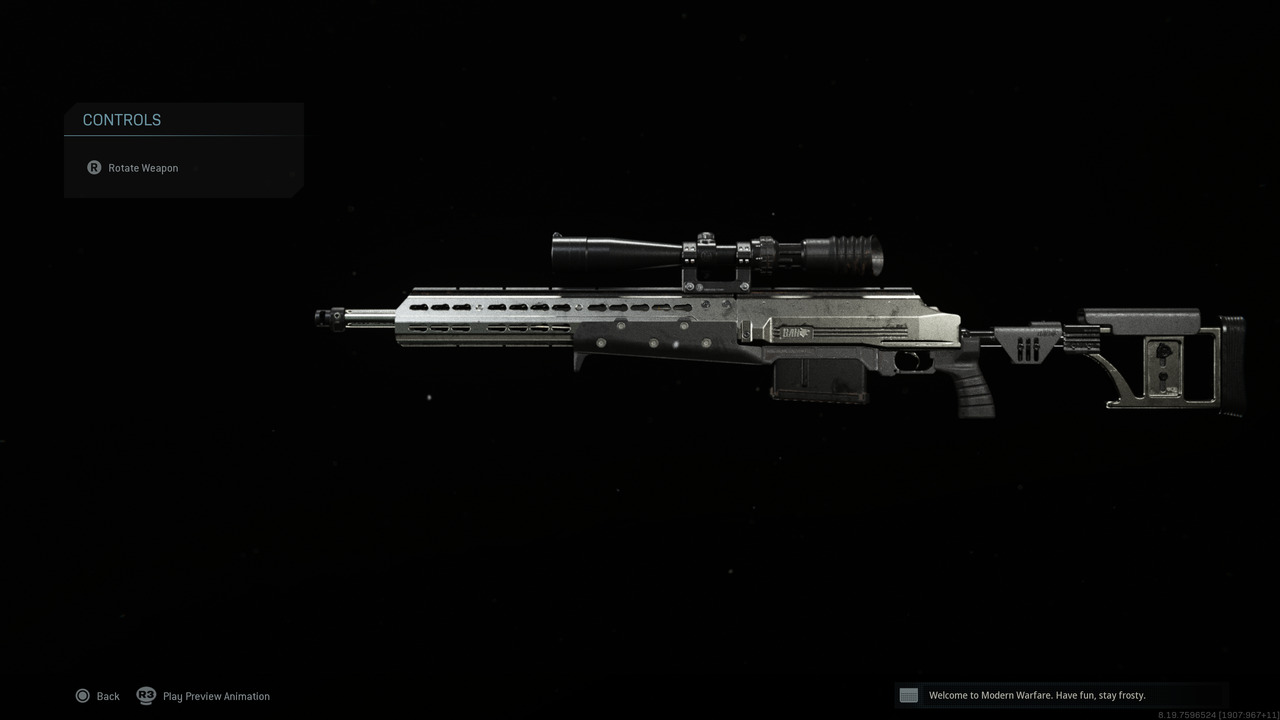1280x720 pixels.
Task: Select the R3 stick icon near Play Preview Animation
Action: point(146,695)
